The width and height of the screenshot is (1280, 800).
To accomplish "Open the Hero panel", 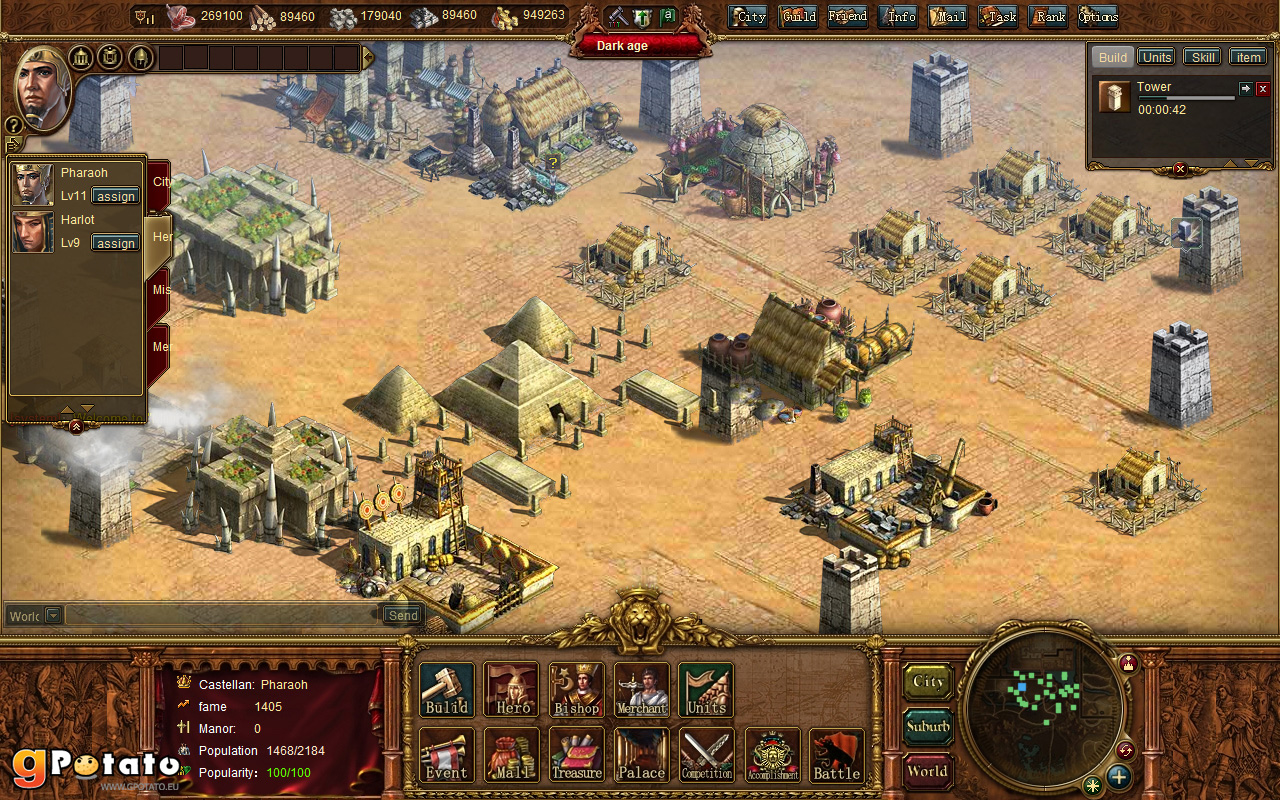I will point(512,689).
